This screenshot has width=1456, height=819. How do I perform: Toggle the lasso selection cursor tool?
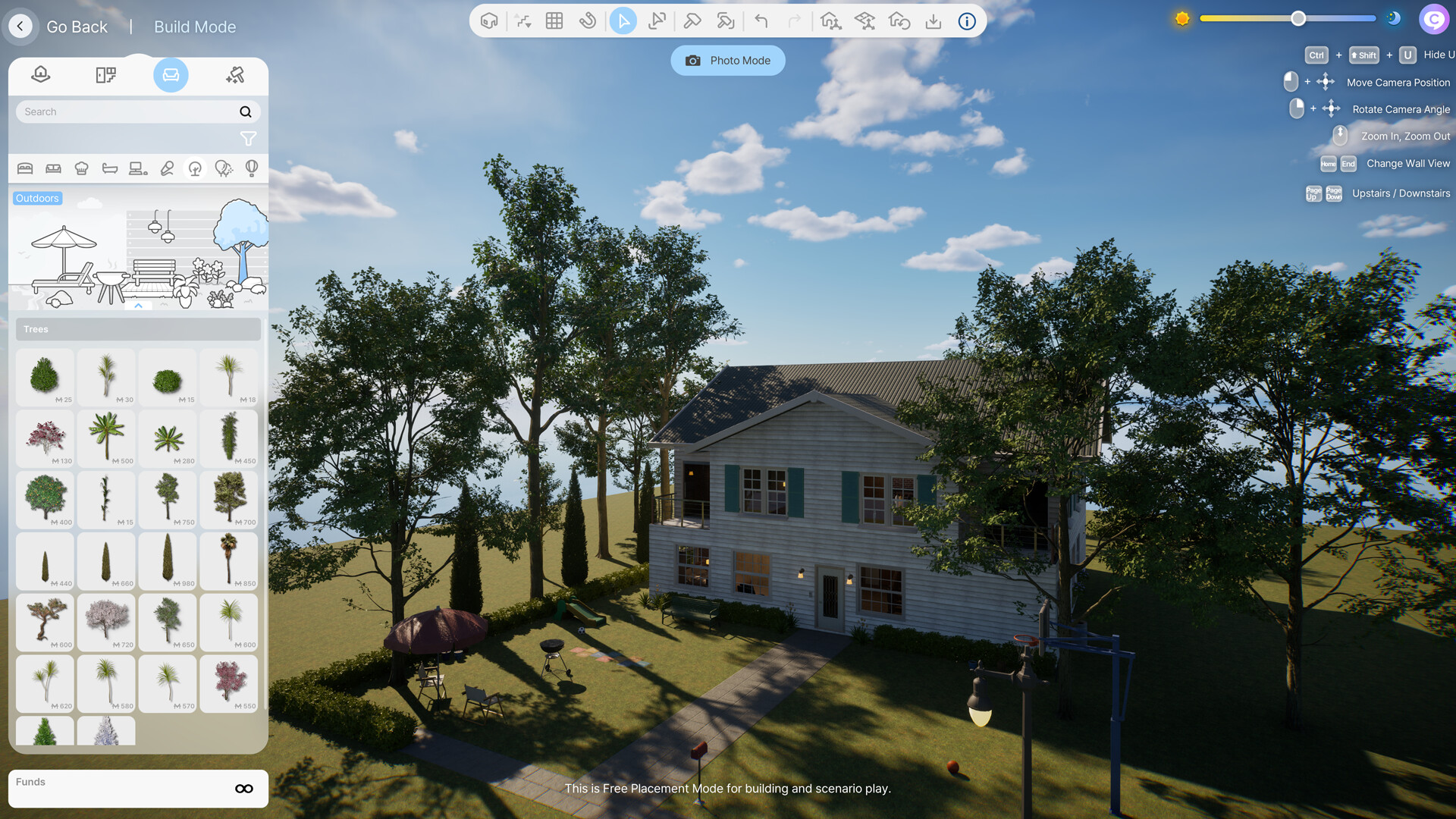pyautogui.click(x=657, y=20)
